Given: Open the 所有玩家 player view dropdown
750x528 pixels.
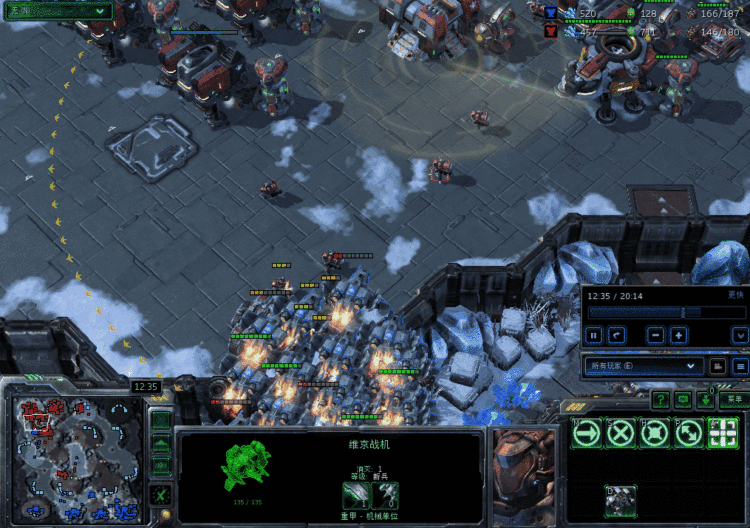Looking at the screenshot, I should pyautogui.click(x=642, y=366).
